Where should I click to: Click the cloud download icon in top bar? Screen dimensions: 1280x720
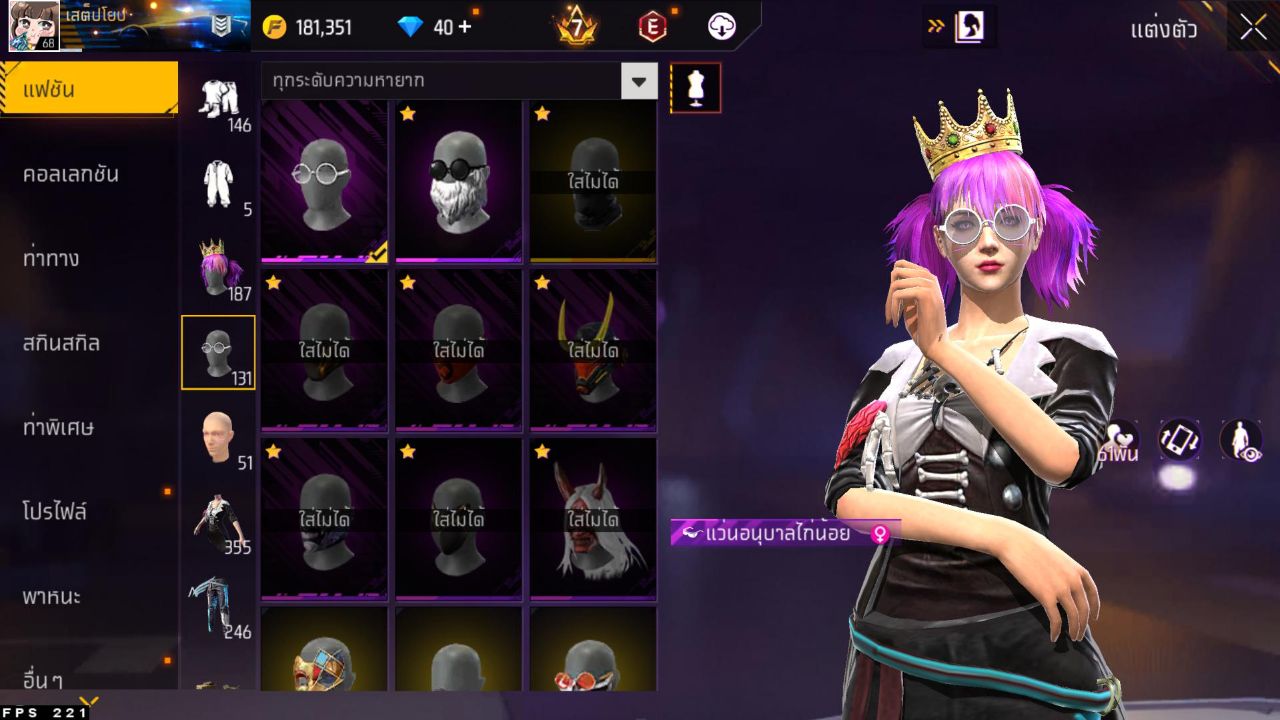pyautogui.click(x=721, y=27)
